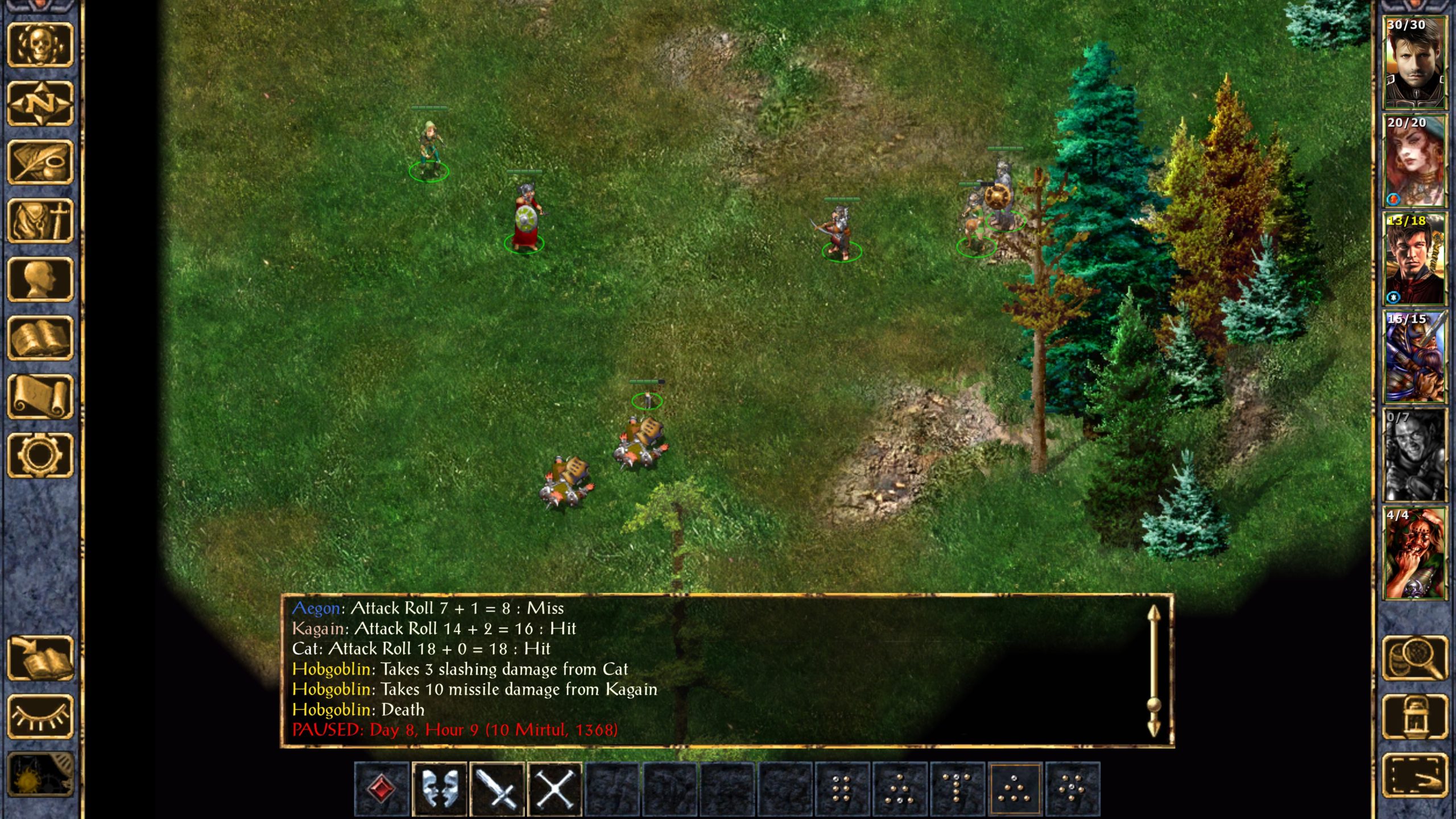Toggle party AI with the lantern button

(x=1414, y=717)
